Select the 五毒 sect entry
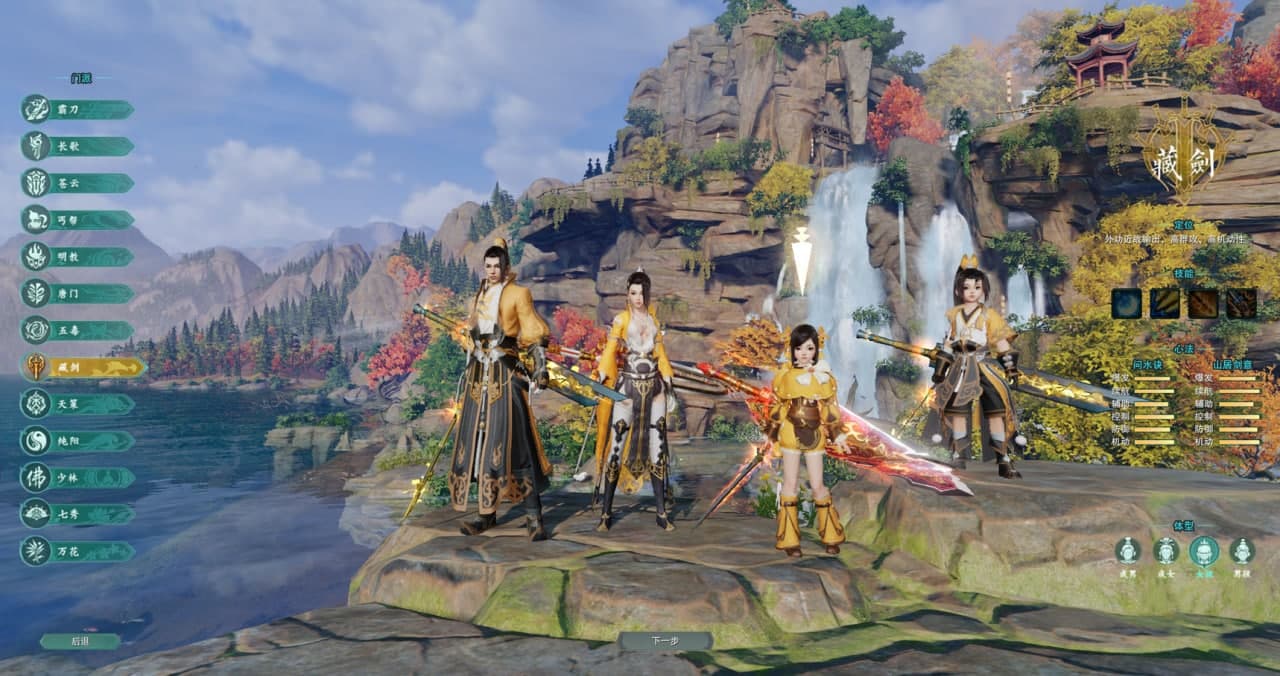 pyautogui.click(x=78, y=330)
